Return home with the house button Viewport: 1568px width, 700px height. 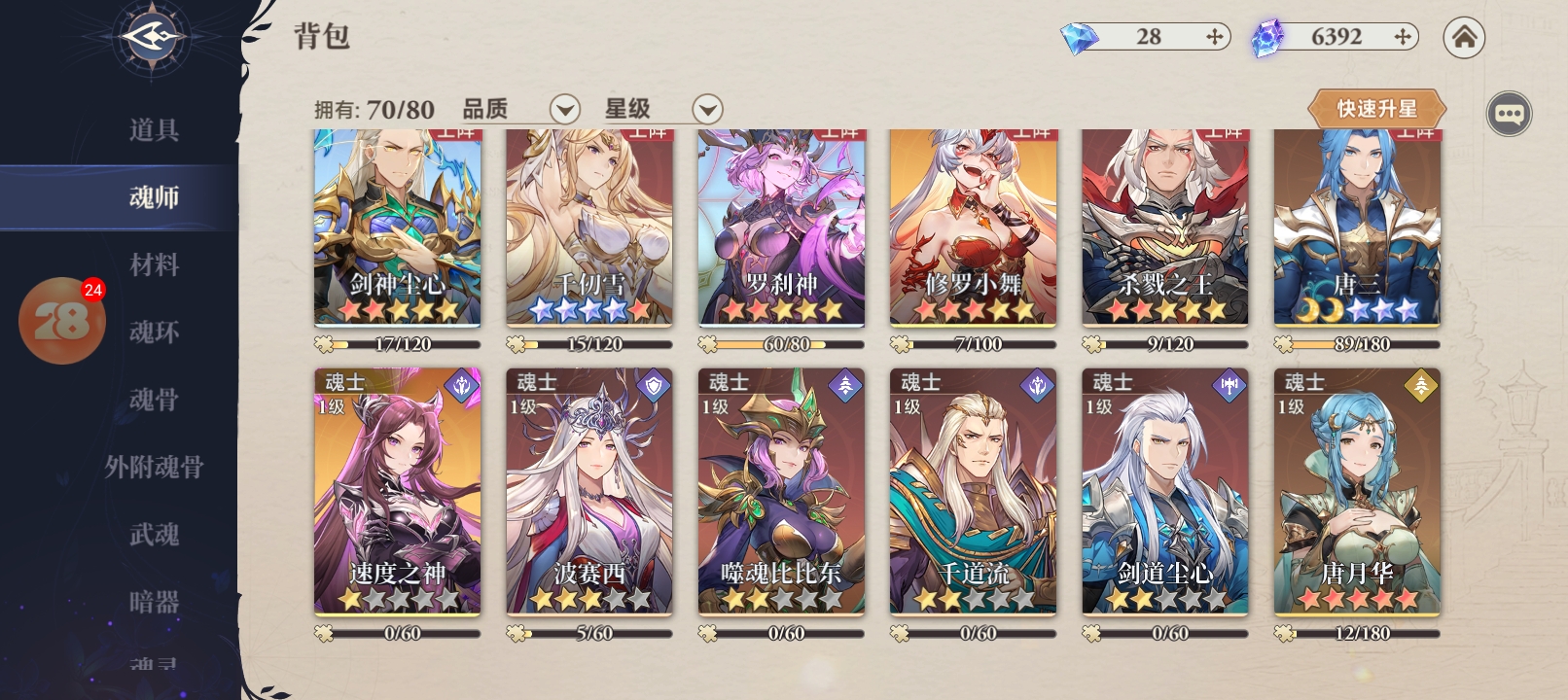click(1464, 38)
